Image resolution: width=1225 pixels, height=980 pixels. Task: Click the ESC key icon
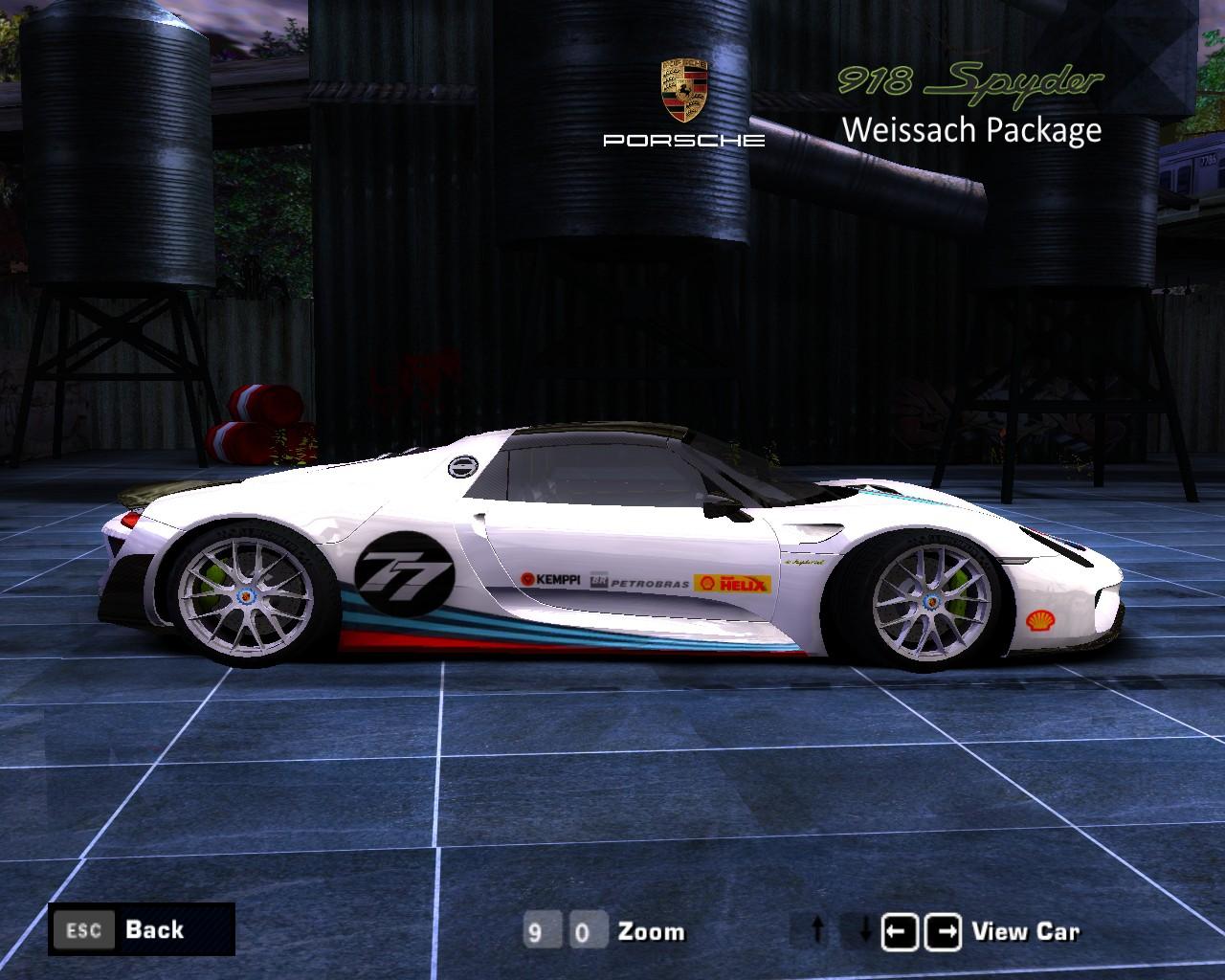click(84, 929)
